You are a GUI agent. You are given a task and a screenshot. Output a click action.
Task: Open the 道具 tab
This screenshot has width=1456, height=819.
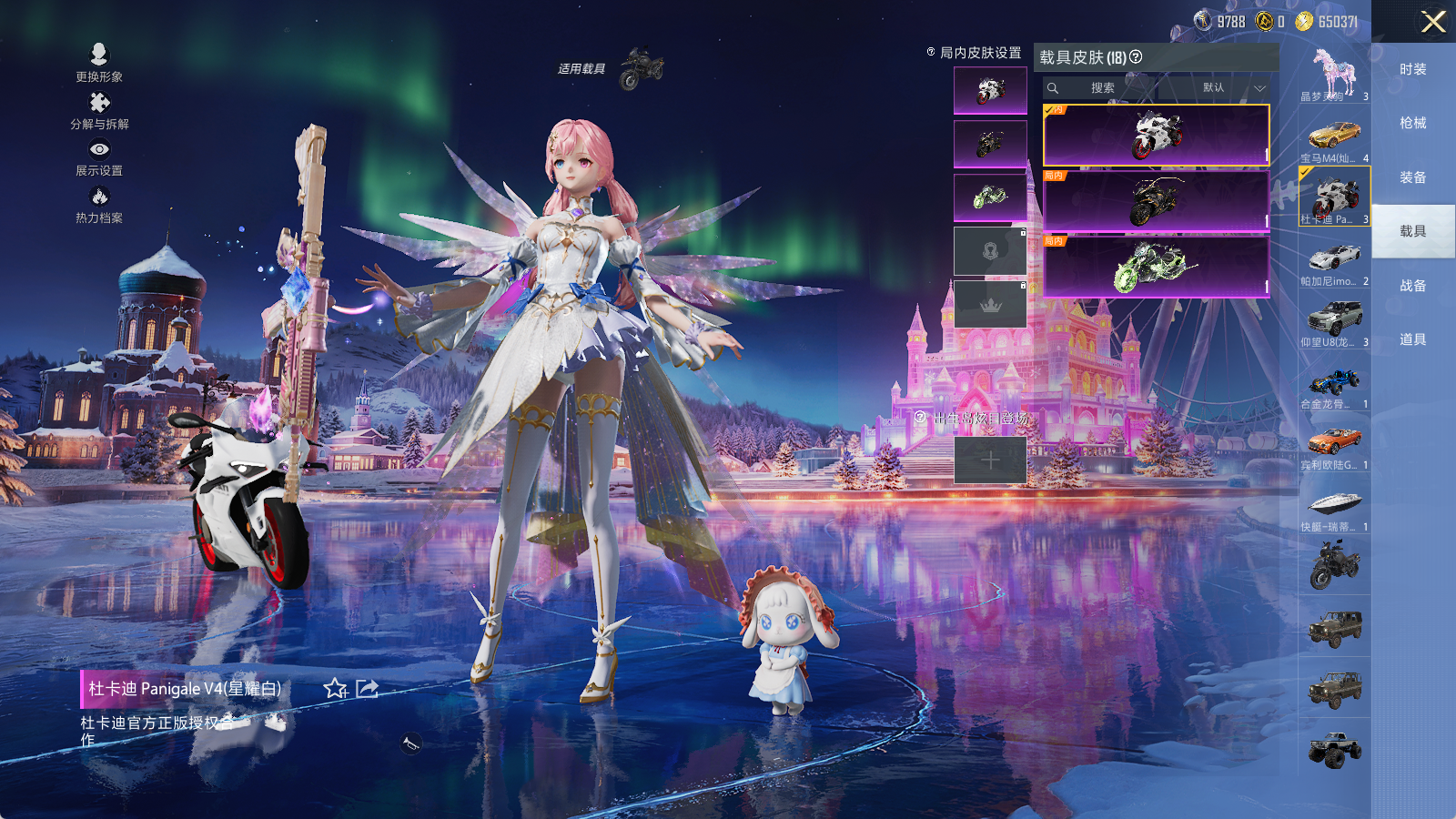[x=1412, y=339]
